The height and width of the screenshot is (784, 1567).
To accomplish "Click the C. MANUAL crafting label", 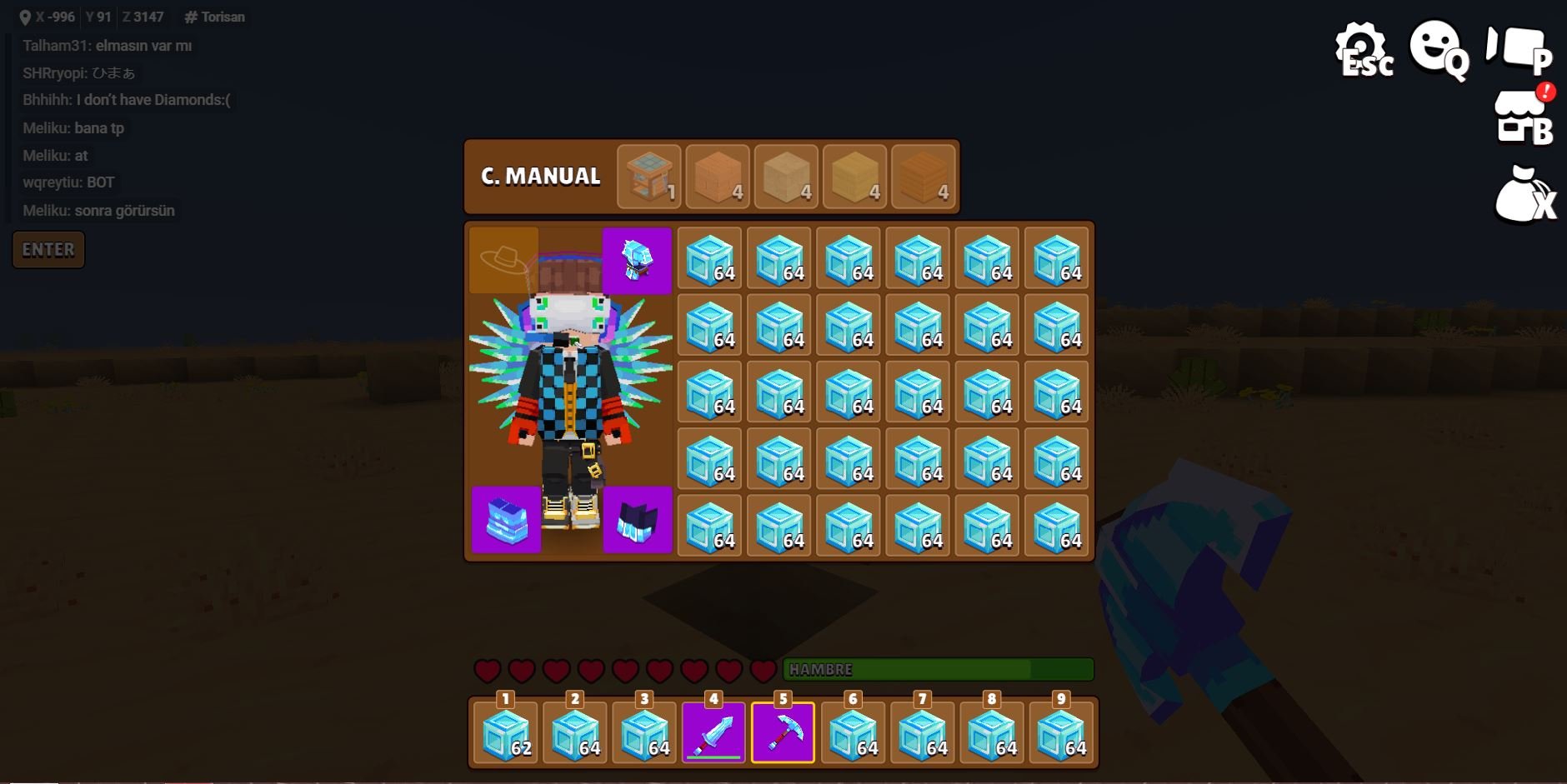I will [541, 177].
